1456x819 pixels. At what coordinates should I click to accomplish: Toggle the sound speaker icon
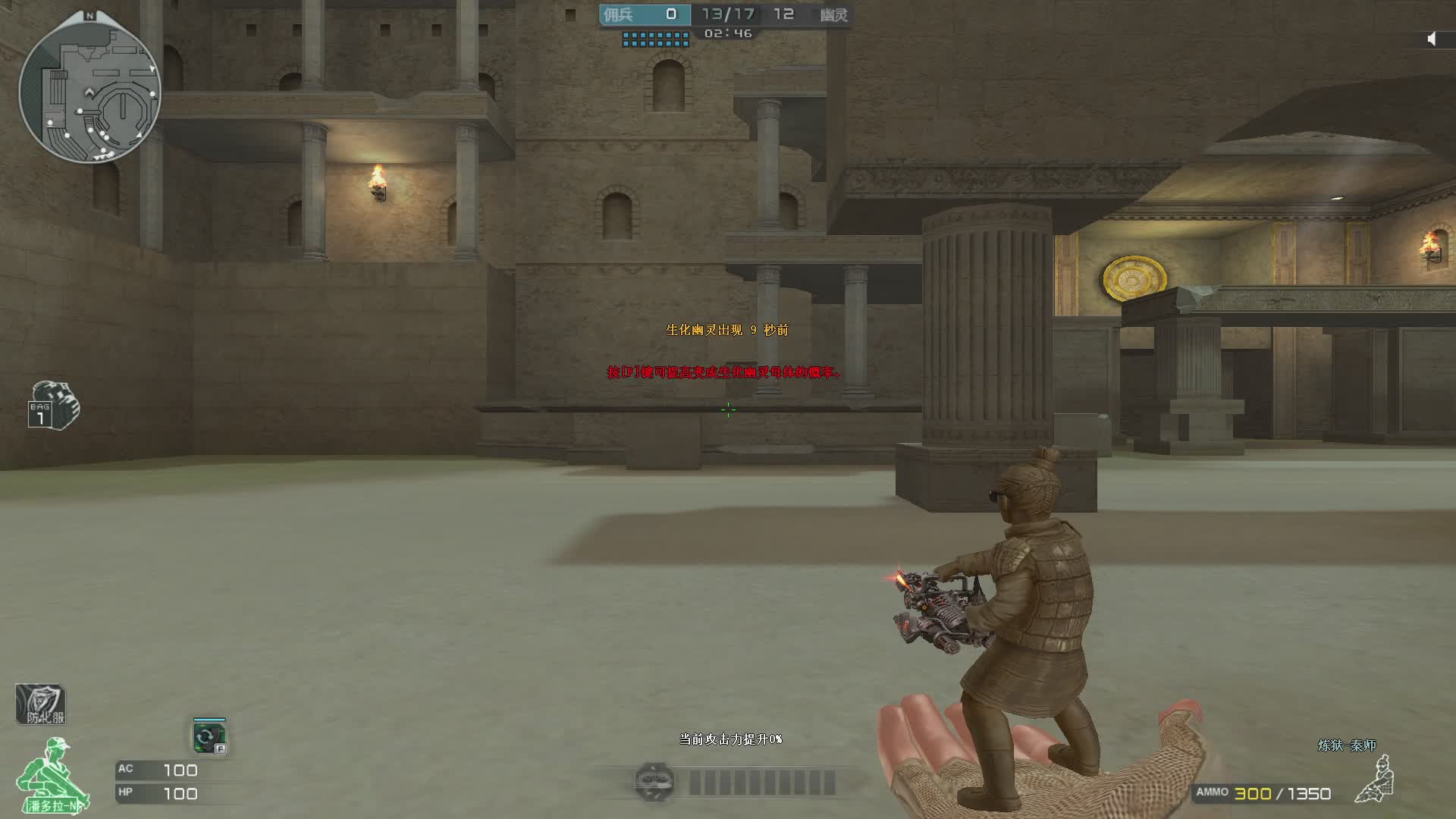tap(1432, 39)
